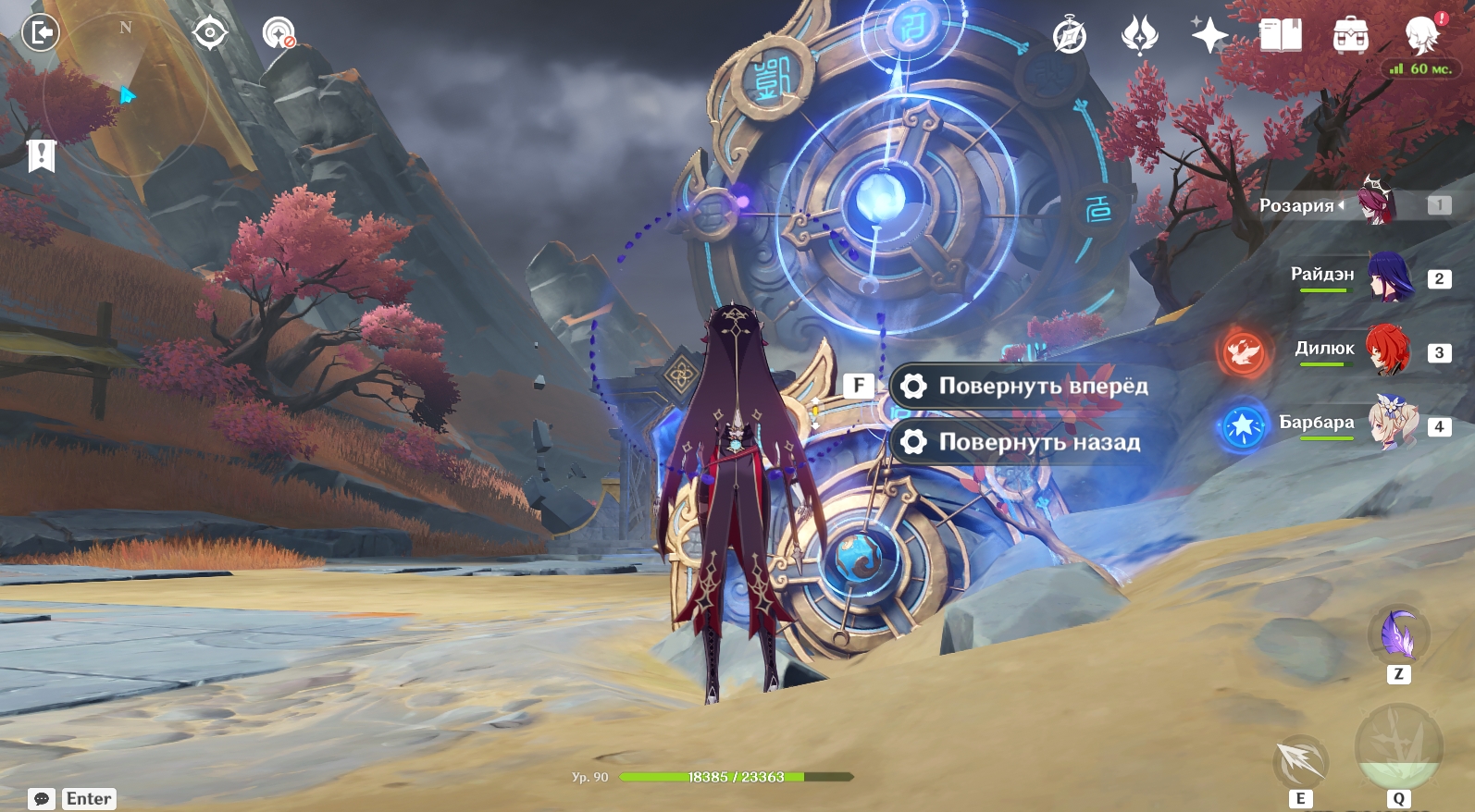The height and width of the screenshot is (812, 1475).
Task: Switch to party member Дилюк
Action: pyautogui.click(x=1390, y=351)
